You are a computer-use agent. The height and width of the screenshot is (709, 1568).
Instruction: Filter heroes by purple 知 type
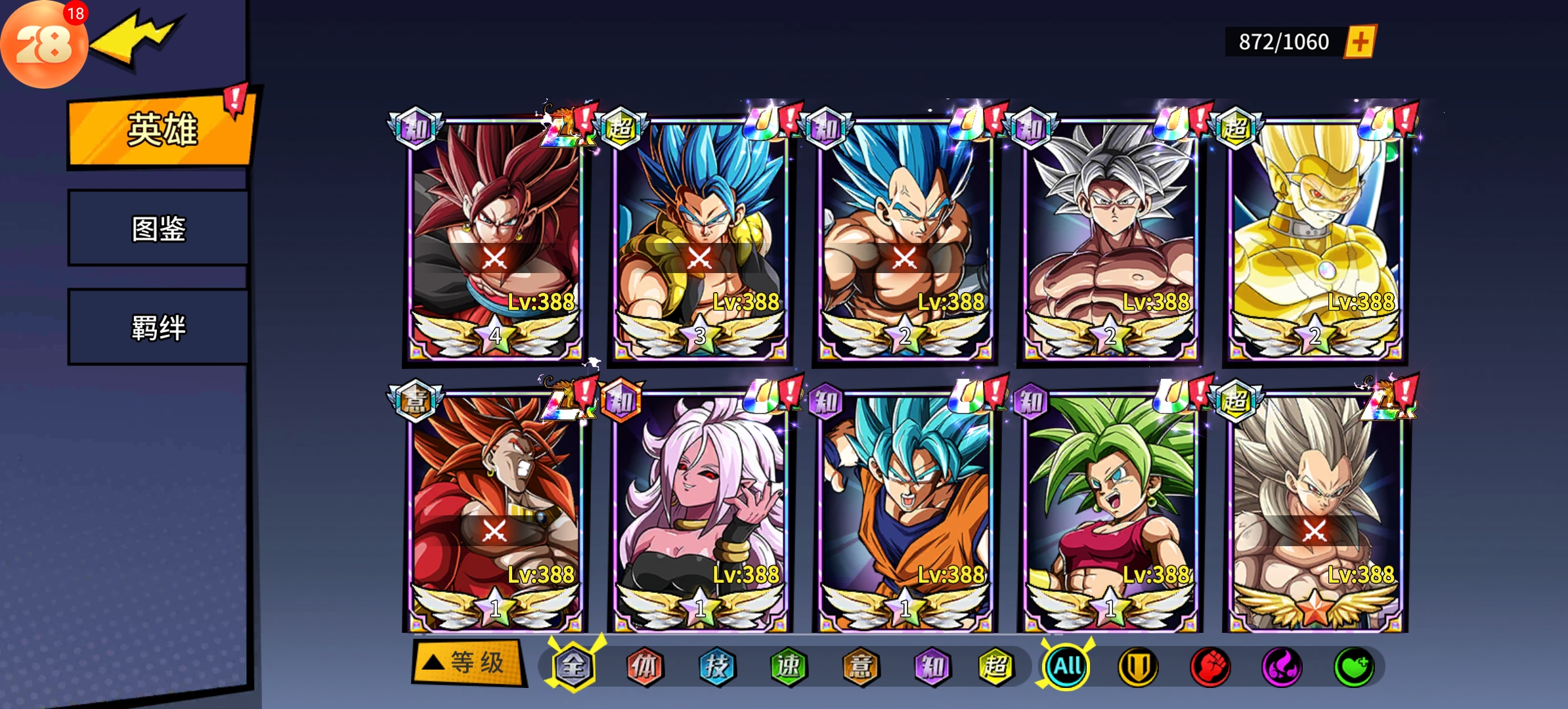pos(932,666)
